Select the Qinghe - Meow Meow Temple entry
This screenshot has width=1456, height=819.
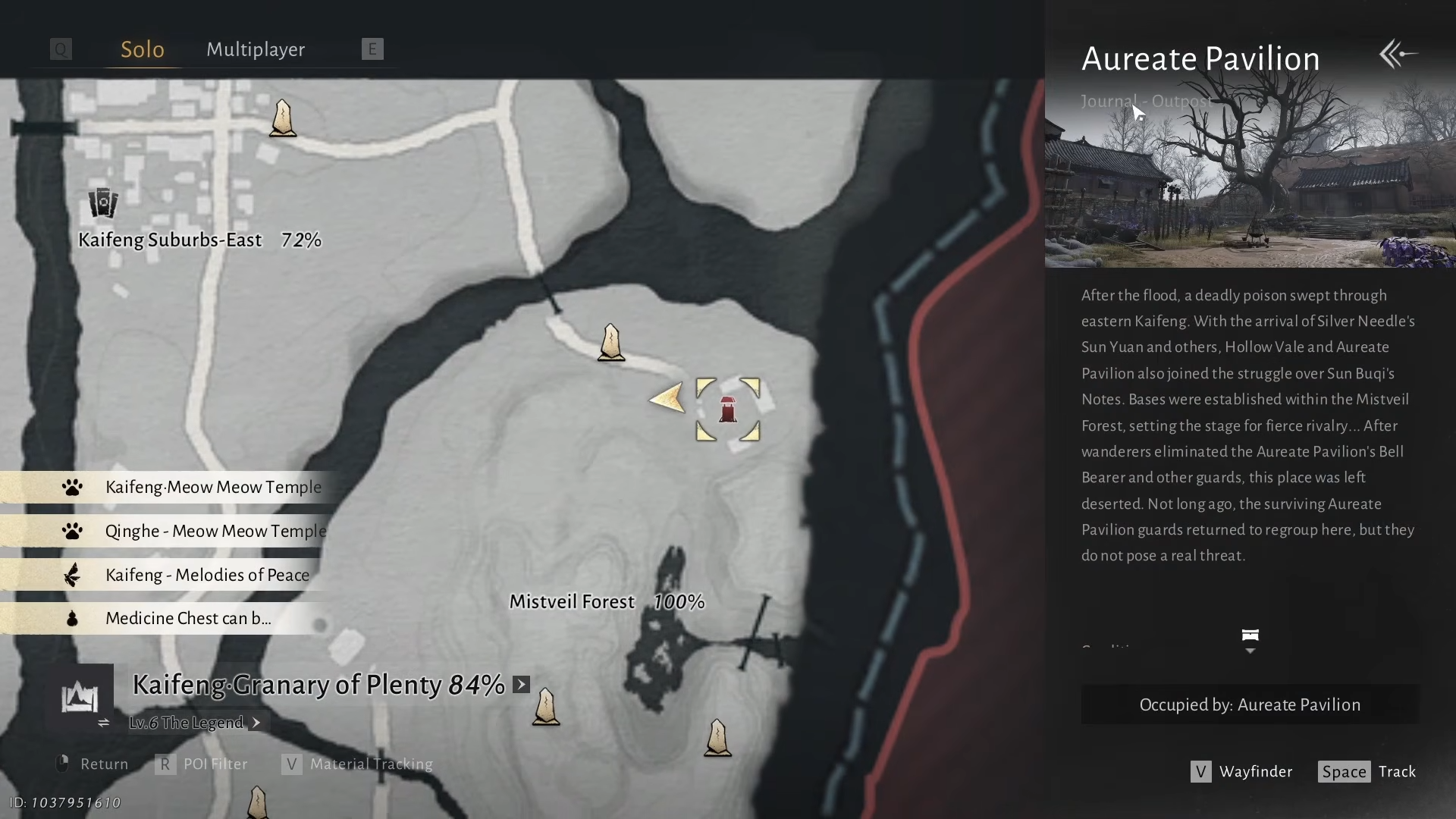pyautogui.click(x=215, y=532)
